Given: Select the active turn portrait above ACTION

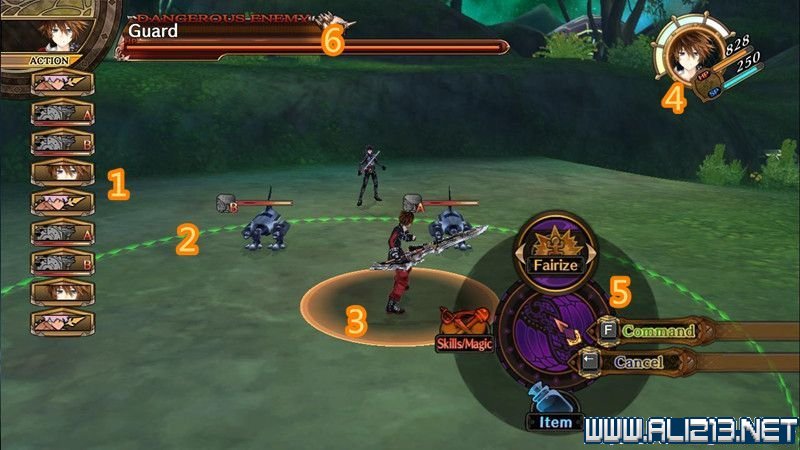Looking at the screenshot, I should [x=54, y=28].
